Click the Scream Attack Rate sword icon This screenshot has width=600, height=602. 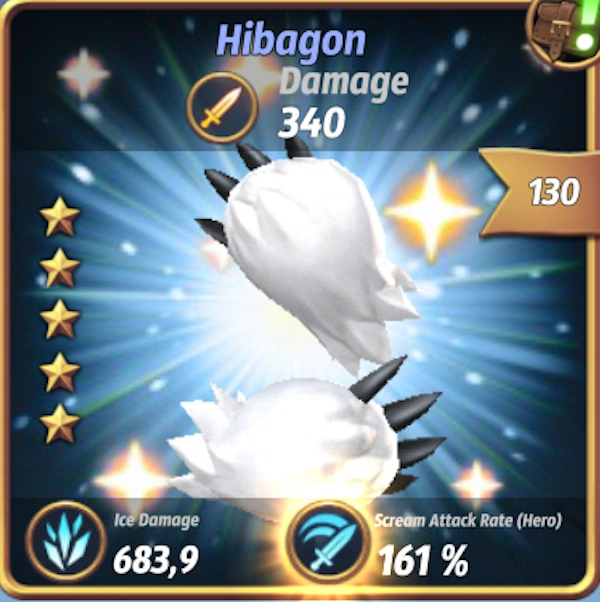[x=326, y=545]
